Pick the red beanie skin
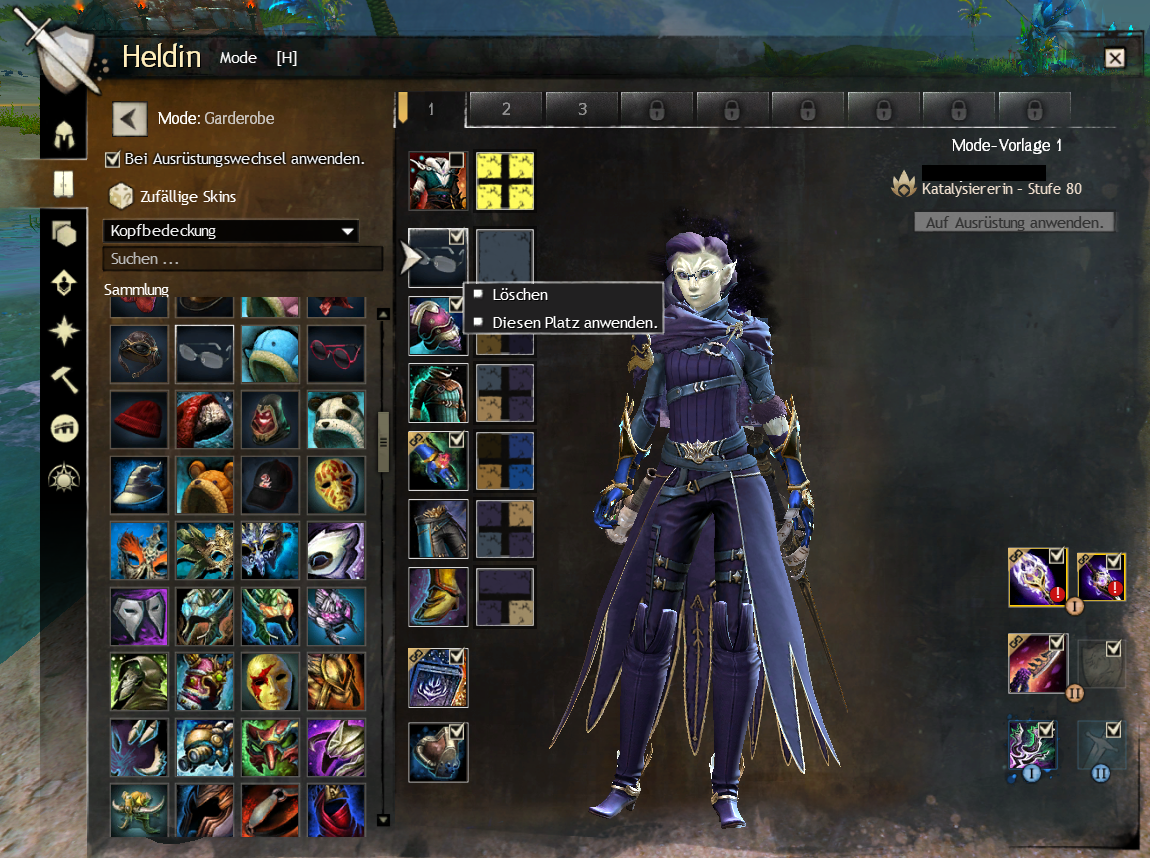The height and width of the screenshot is (858, 1150). click(139, 418)
